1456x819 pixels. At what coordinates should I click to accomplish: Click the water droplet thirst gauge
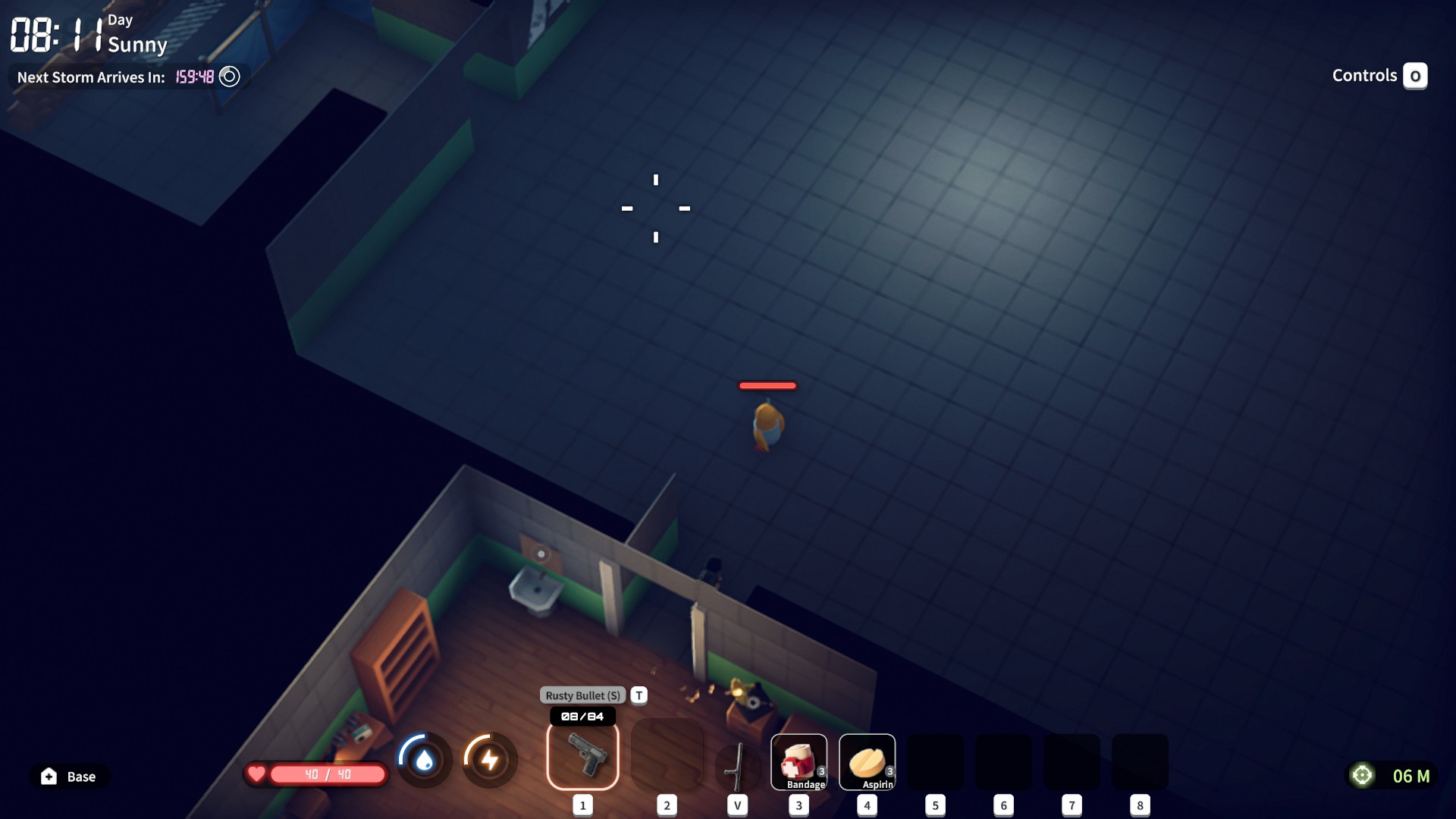424,759
